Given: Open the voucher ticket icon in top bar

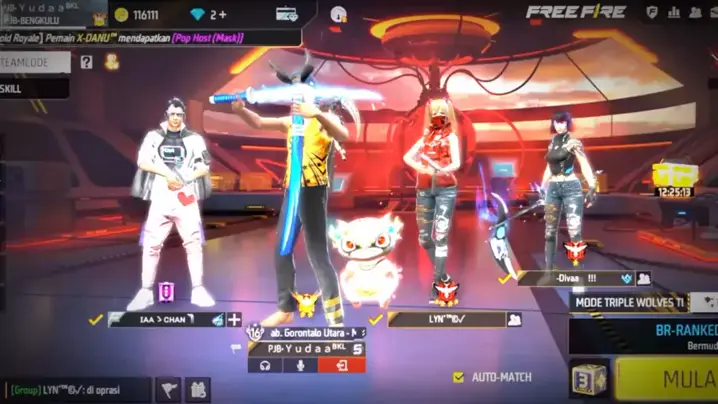Looking at the screenshot, I should [287, 14].
